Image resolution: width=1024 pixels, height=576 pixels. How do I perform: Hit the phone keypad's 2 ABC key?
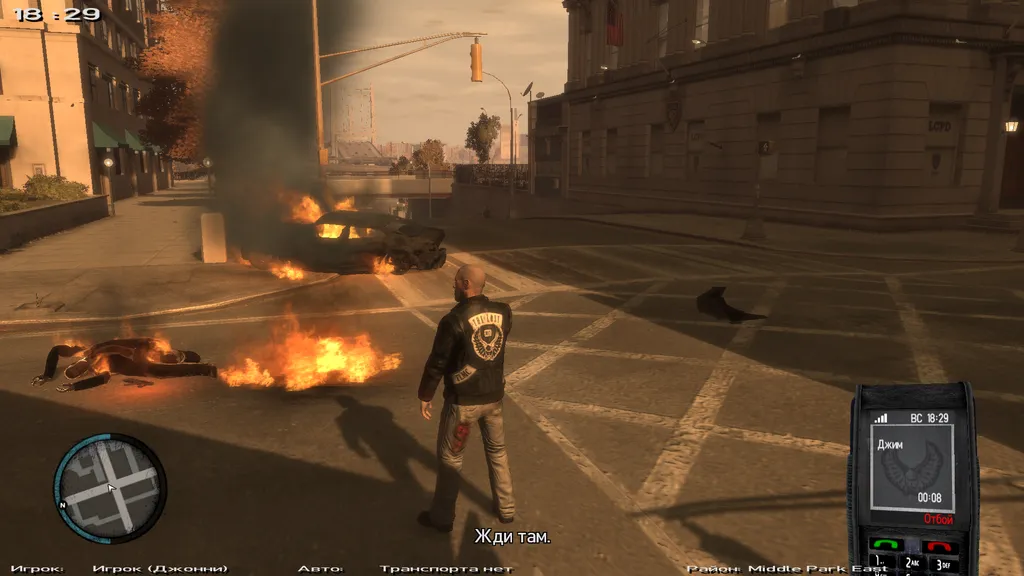point(911,565)
